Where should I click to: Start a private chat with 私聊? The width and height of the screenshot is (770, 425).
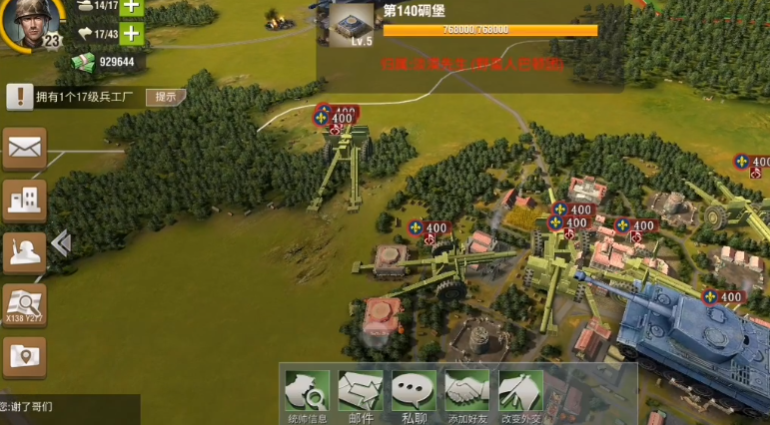point(414,395)
